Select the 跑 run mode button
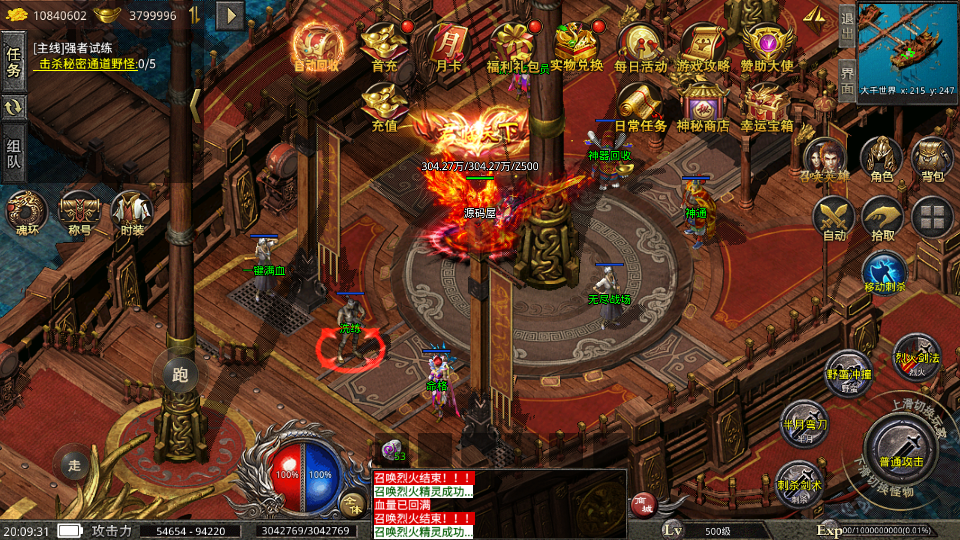The height and width of the screenshot is (540, 960). pos(180,375)
